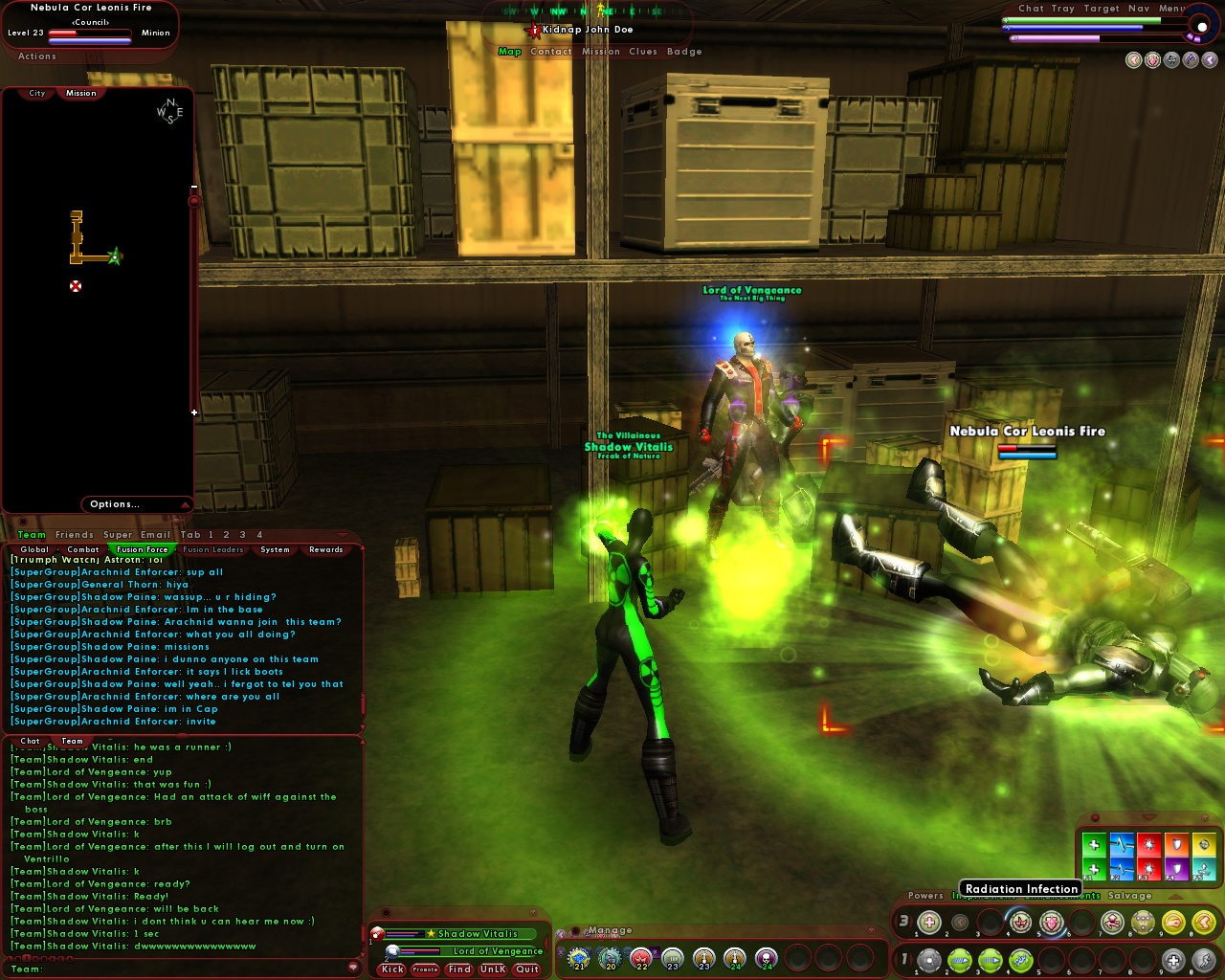Switch to the Combat chat tab
1225x980 pixels.
(x=82, y=549)
